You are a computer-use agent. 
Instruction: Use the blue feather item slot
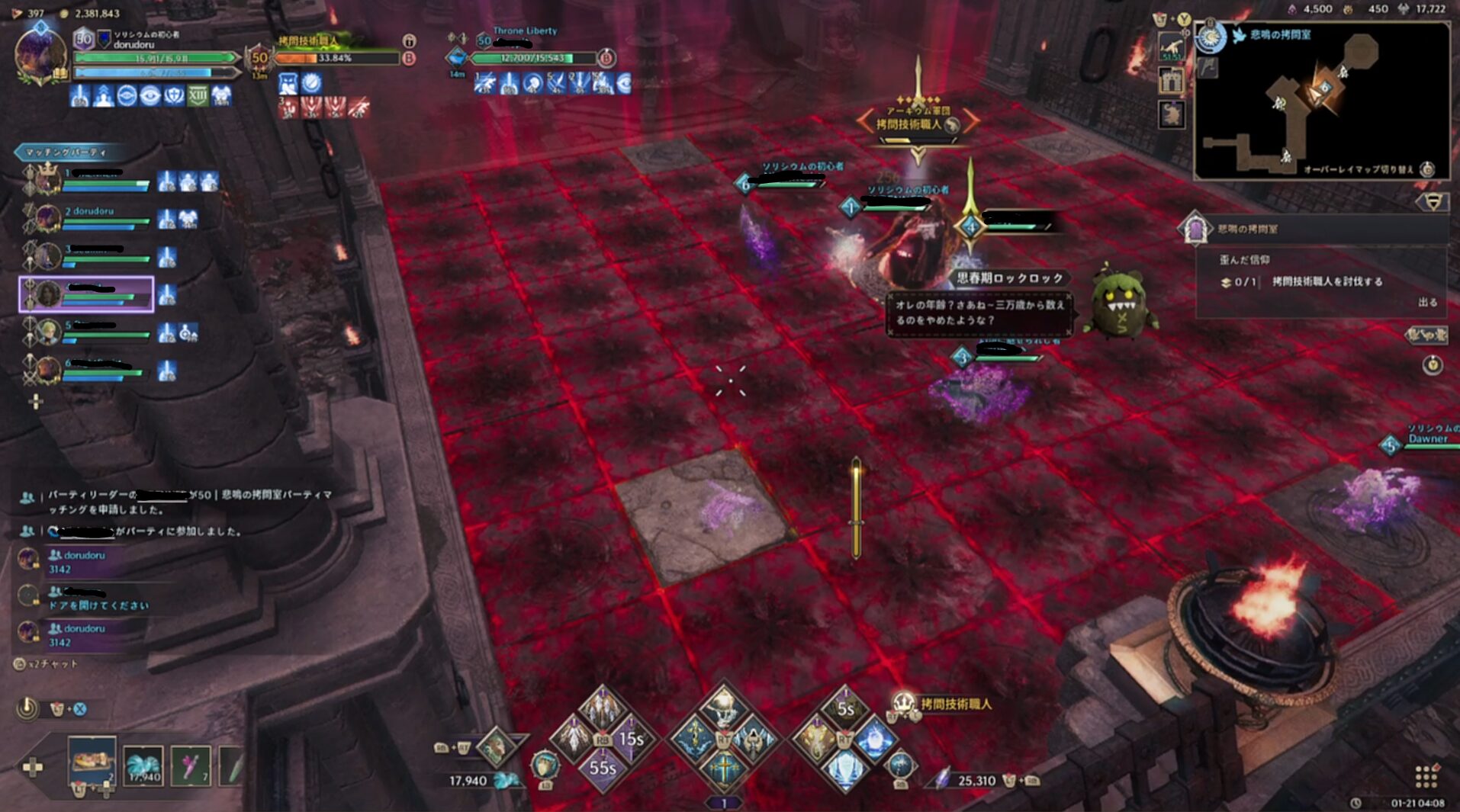pos(143,764)
